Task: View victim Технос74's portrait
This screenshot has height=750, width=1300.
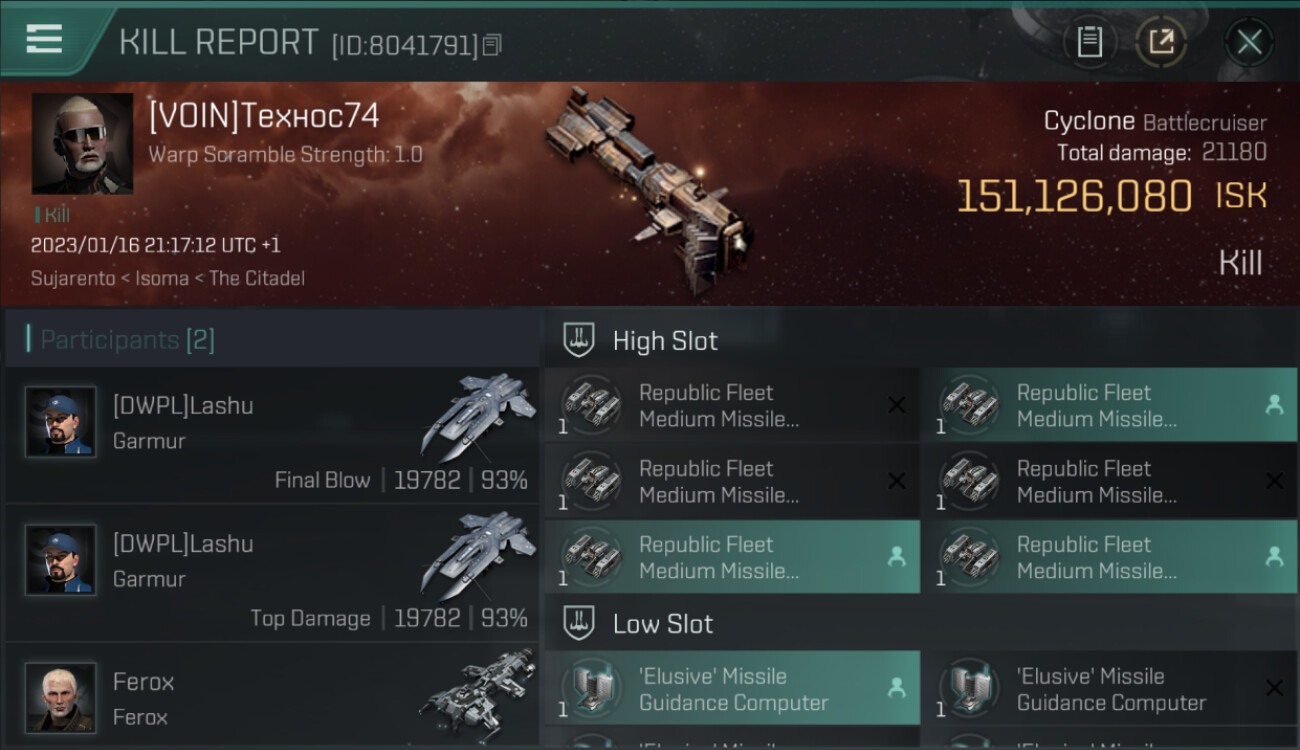Action: tap(82, 143)
